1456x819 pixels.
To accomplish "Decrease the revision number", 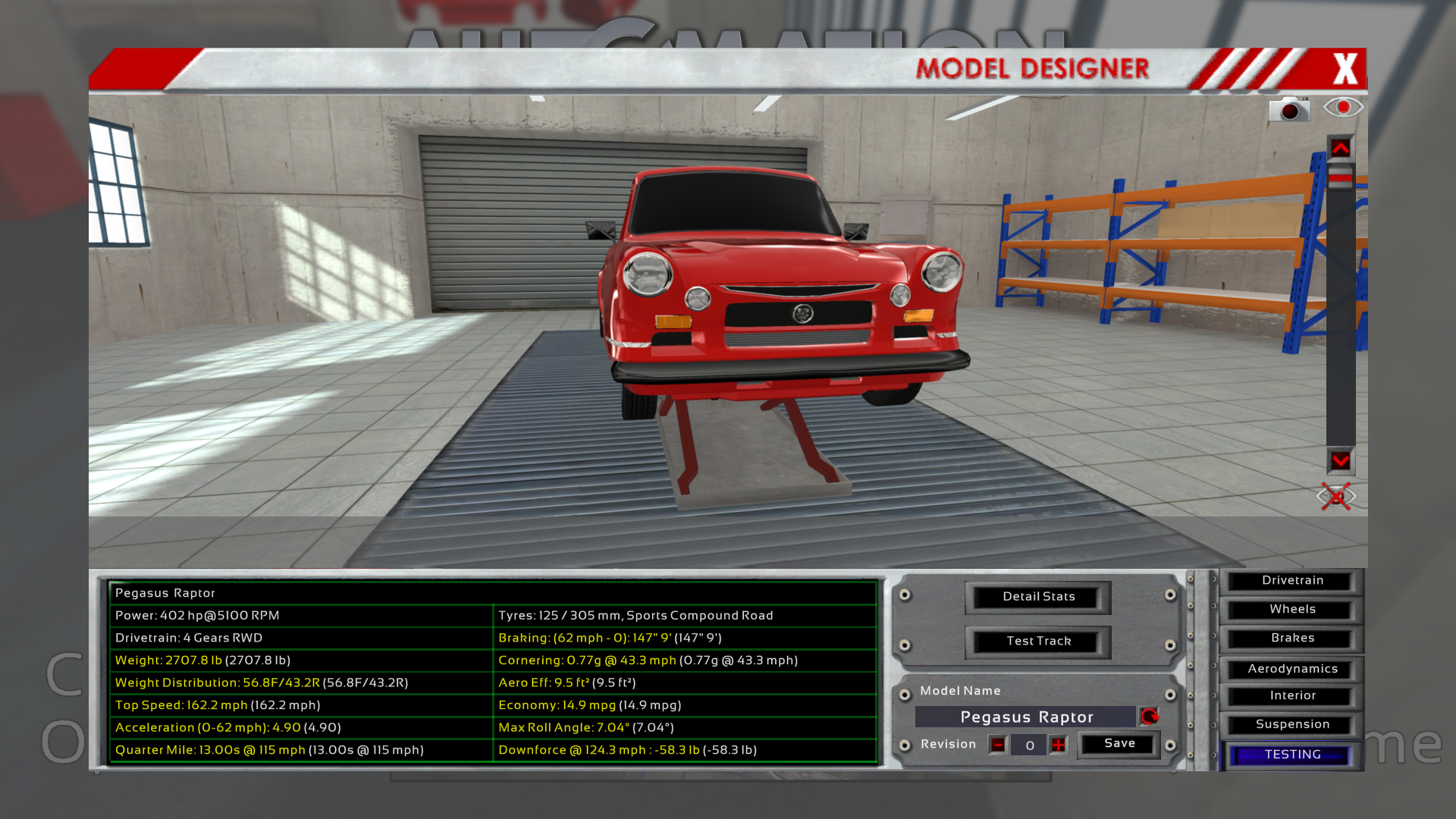I will click(x=998, y=745).
